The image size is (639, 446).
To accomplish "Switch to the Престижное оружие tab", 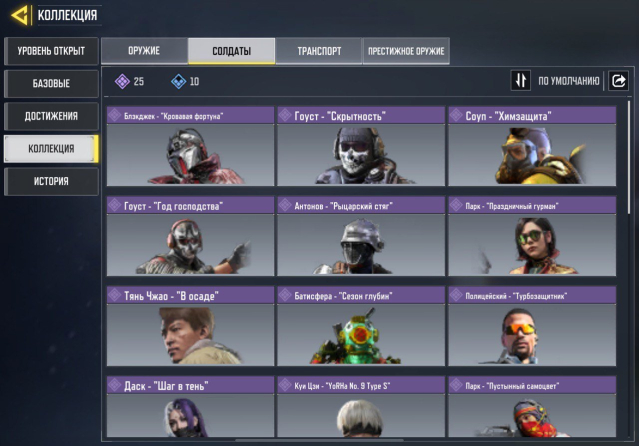I will pos(406,51).
